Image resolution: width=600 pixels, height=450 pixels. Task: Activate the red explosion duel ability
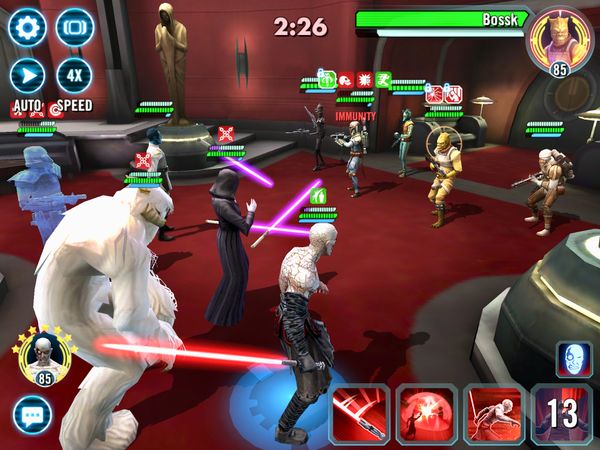pyautogui.click(x=426, y=414)
